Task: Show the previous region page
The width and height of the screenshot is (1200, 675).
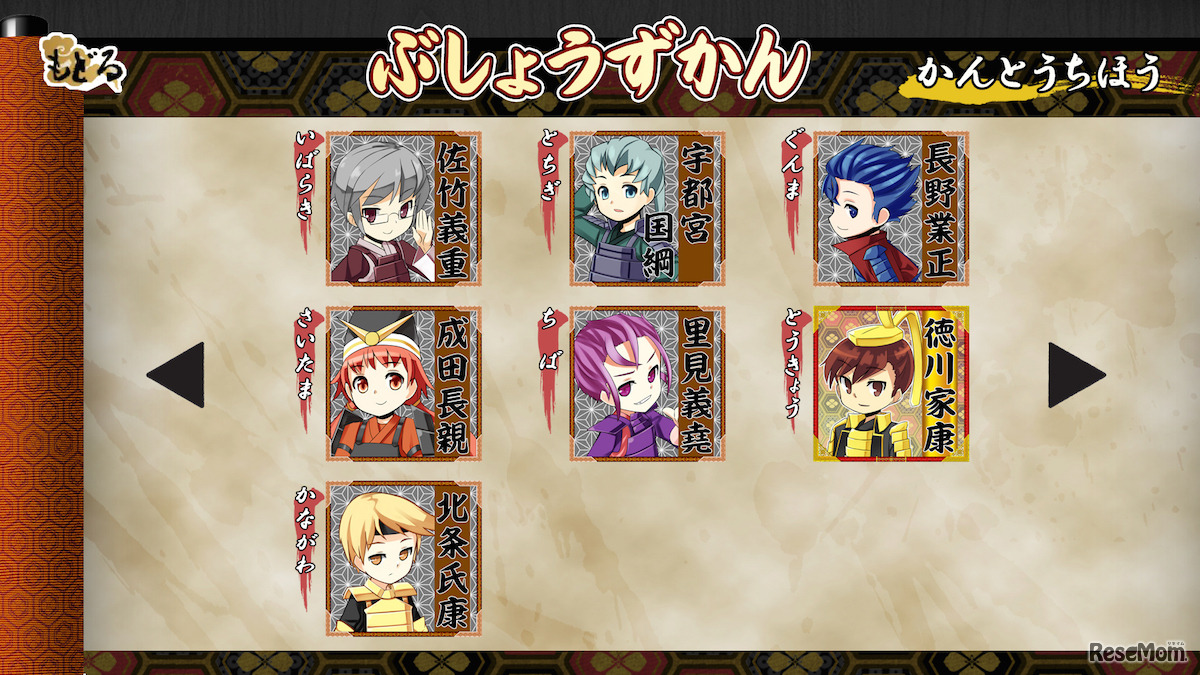Action: [176, 375]
